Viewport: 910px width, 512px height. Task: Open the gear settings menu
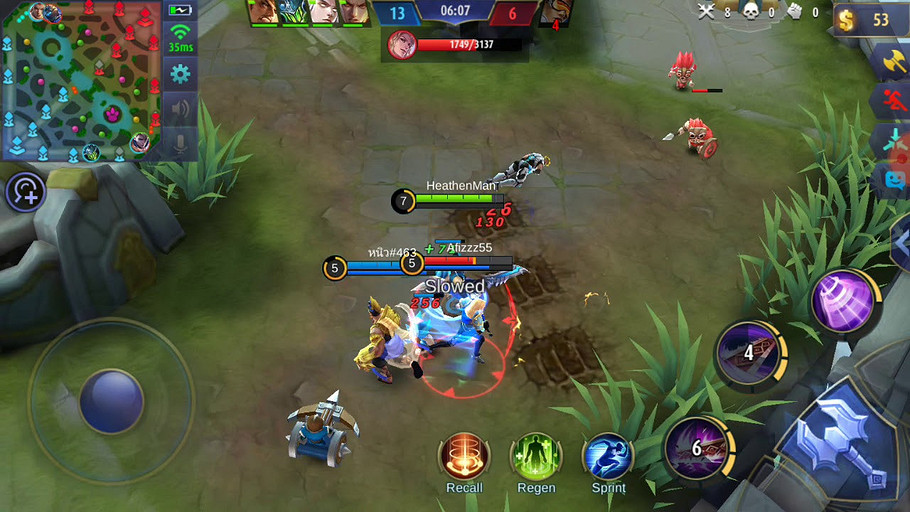point(180,73)
